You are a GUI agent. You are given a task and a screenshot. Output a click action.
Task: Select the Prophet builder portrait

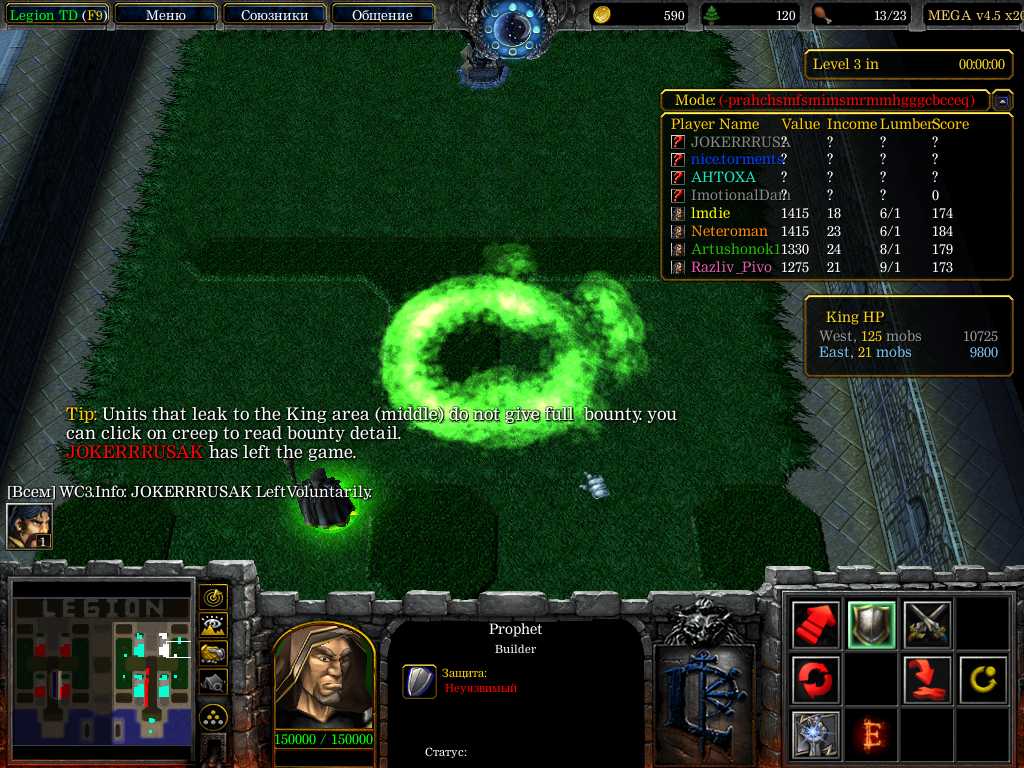click(x=323, y=679)
